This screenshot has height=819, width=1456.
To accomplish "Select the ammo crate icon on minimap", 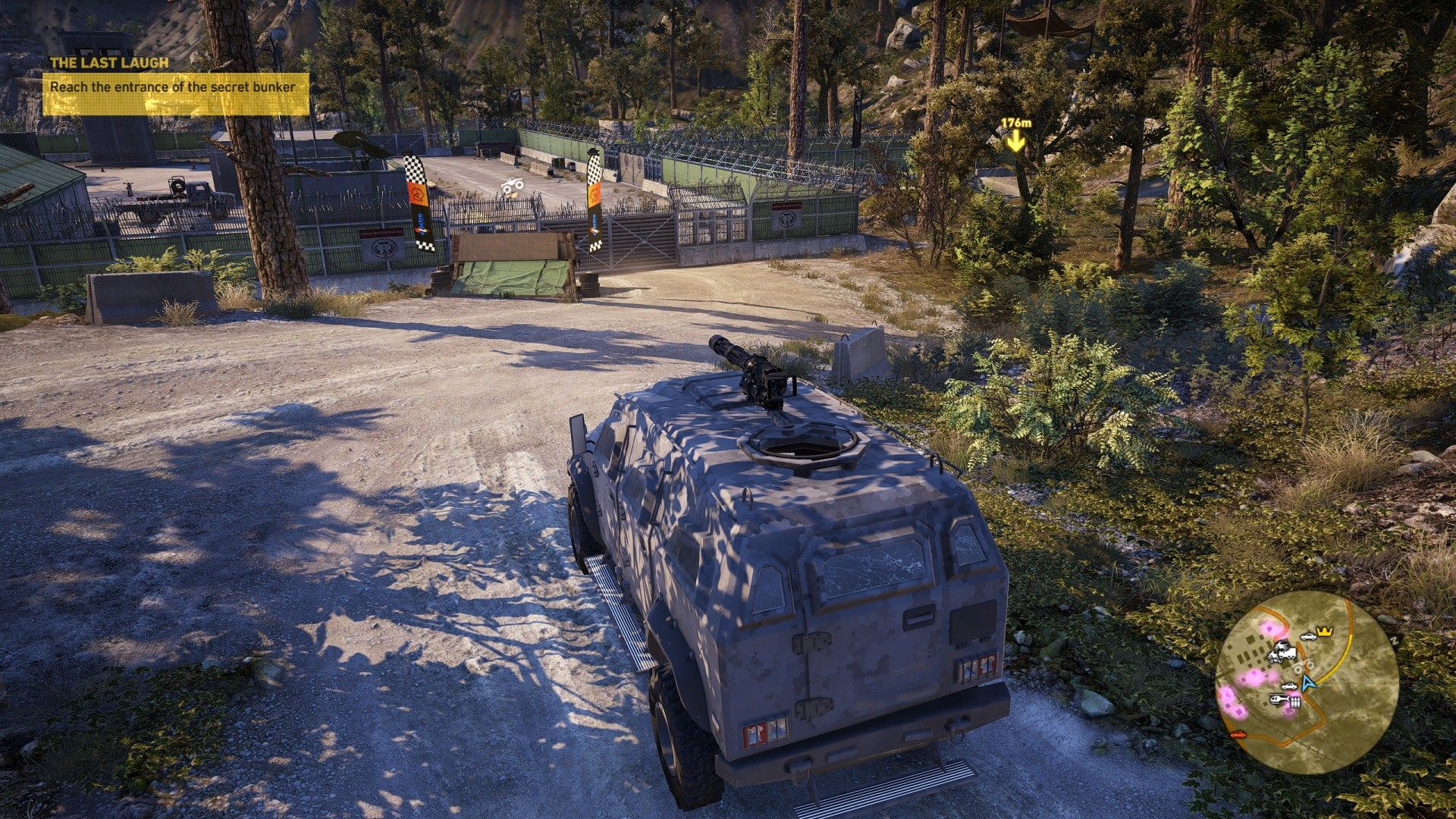I will [x=1295, y=703].
